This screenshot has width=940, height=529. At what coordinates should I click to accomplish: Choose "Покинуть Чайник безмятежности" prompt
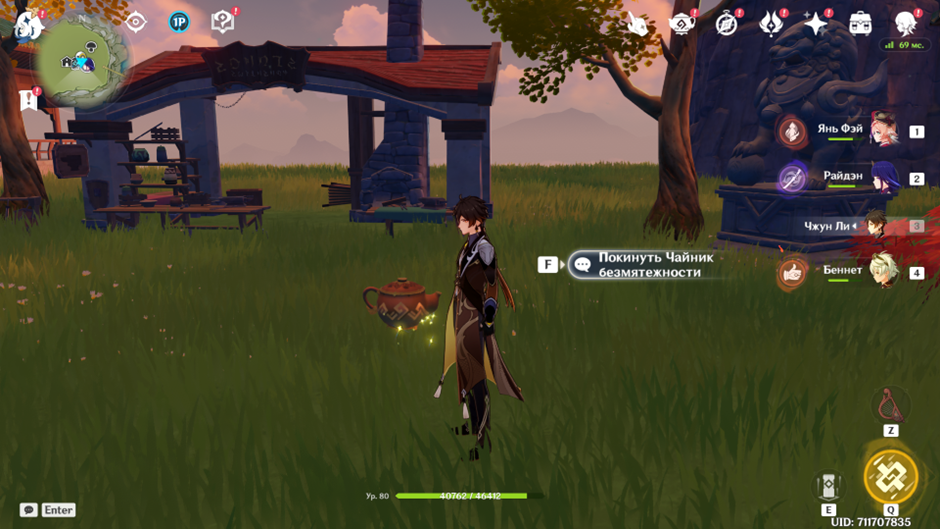[648, 265]
